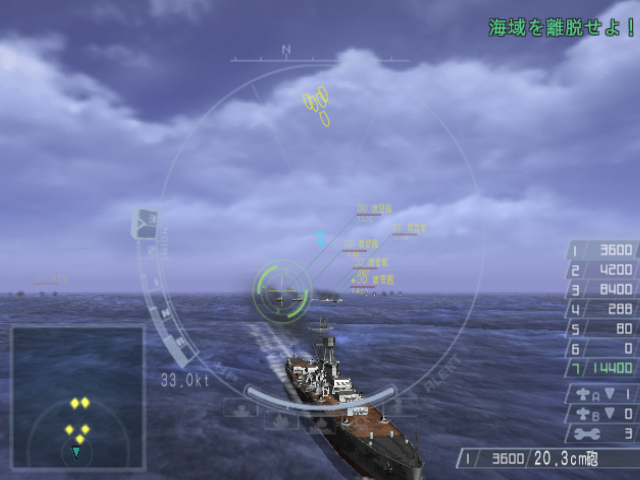Choose weapon slot 3 with 8400 rounds
The height and width of the screenshot is (480, 640).
tap(603, 290)
